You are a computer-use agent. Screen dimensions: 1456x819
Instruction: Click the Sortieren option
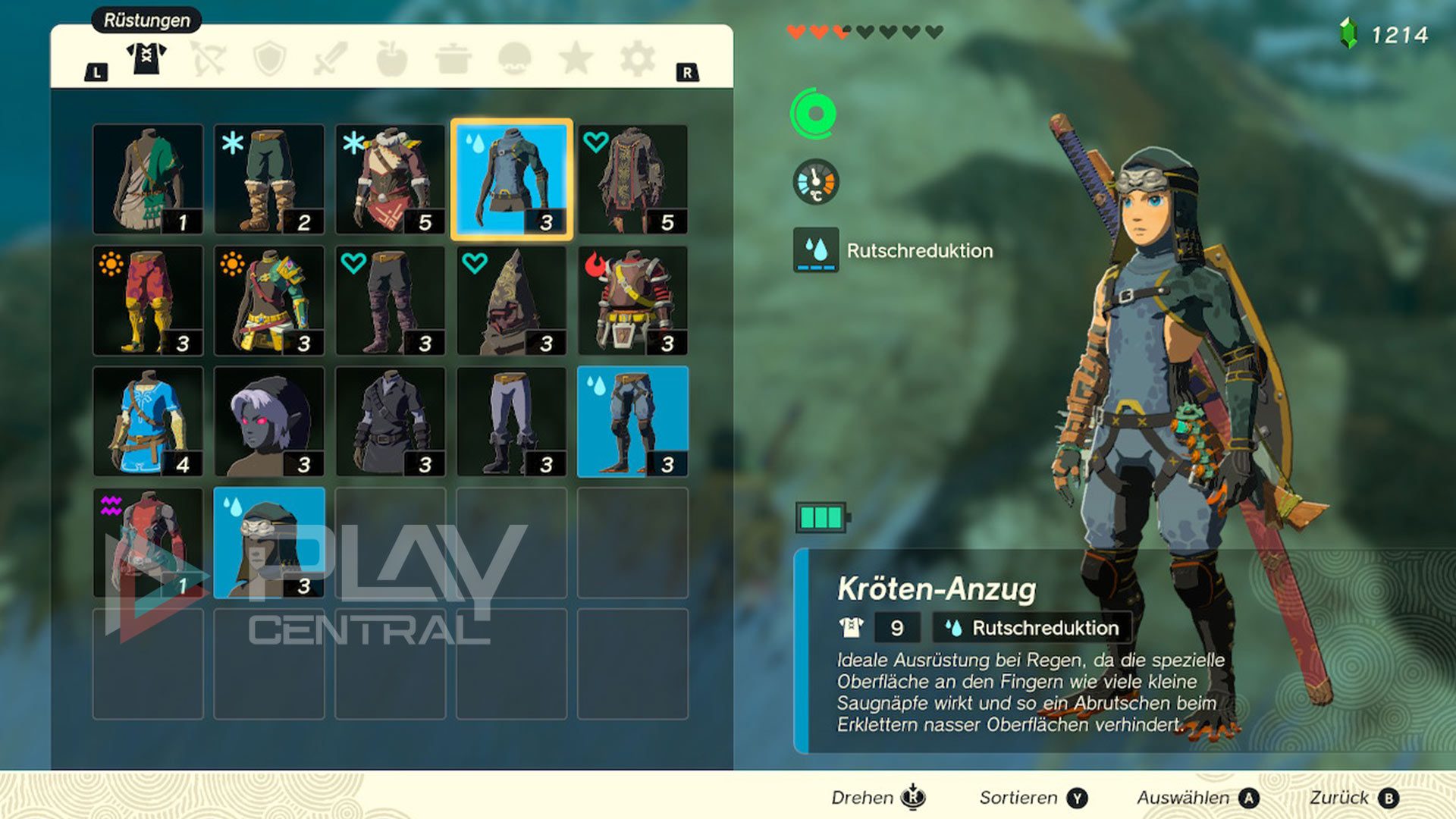[1033, 798]
